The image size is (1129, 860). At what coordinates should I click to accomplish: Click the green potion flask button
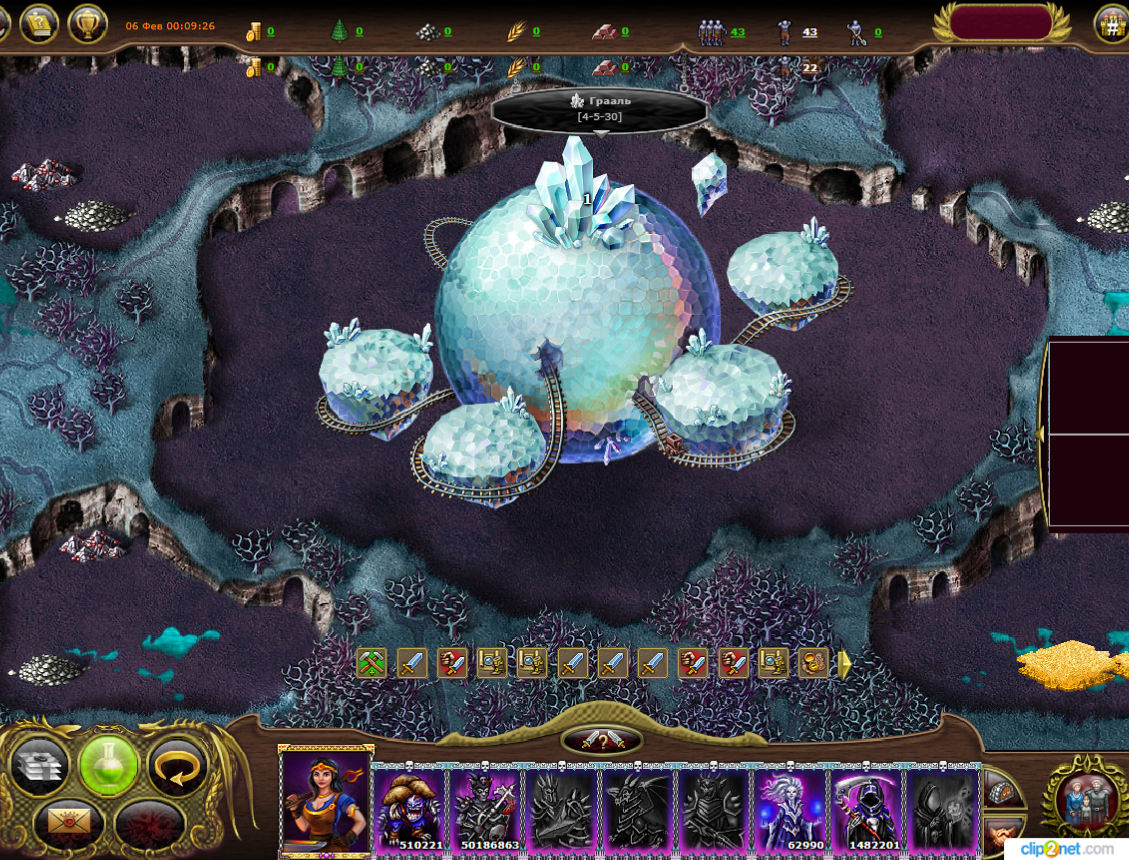[x=108, y=768]
